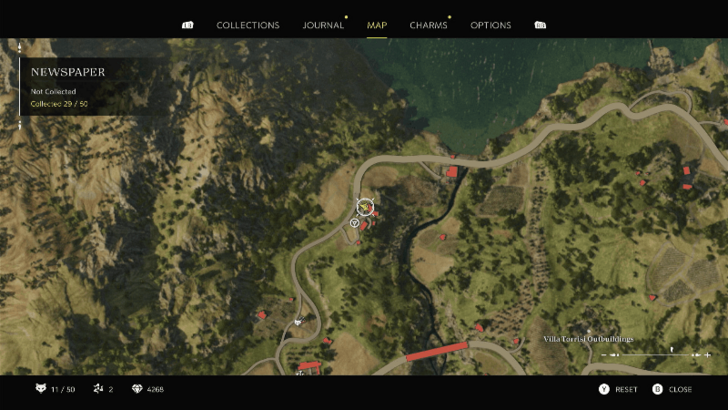Go to the Charms tab
This screenshot has width=728, height=410.
click(428, 25)
